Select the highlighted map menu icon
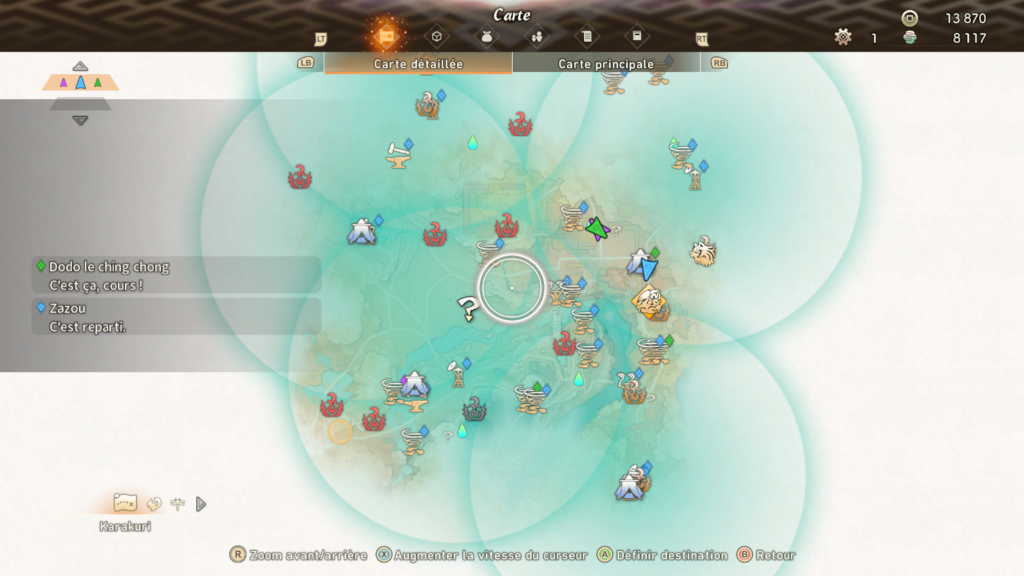 385,36
